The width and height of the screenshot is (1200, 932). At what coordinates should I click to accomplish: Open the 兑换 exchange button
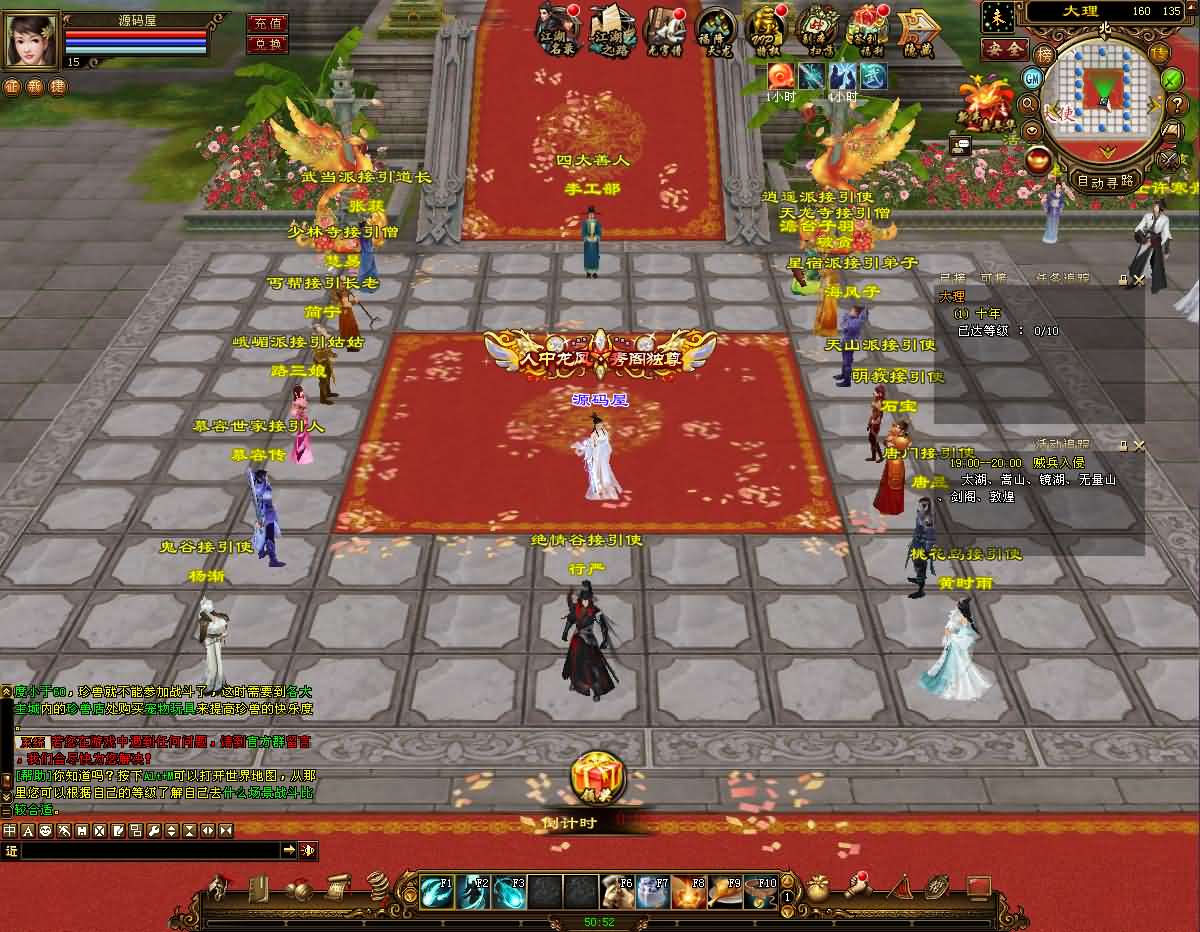click(267, 44)
